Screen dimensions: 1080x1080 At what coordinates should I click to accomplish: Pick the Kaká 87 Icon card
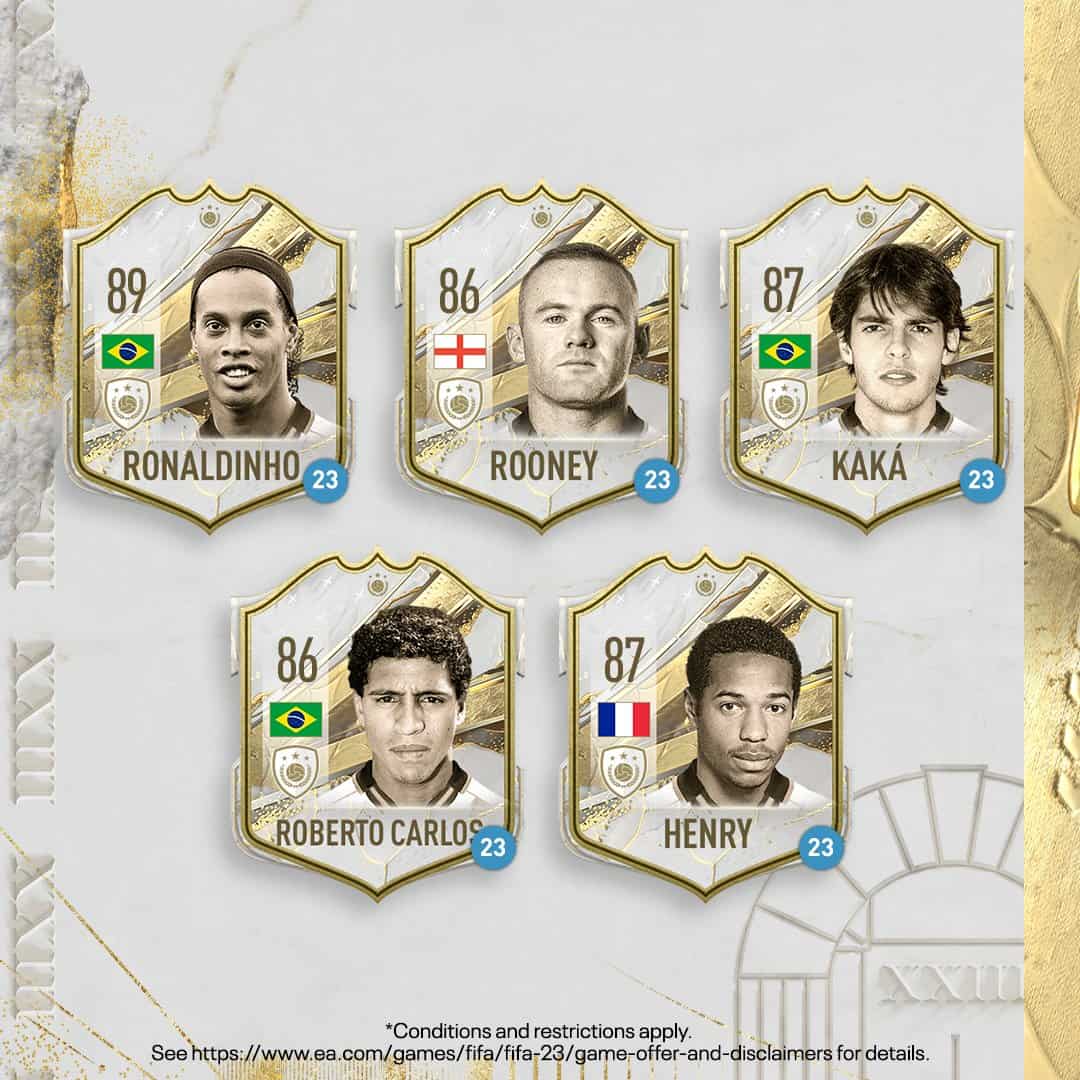(x=868, y=355)
